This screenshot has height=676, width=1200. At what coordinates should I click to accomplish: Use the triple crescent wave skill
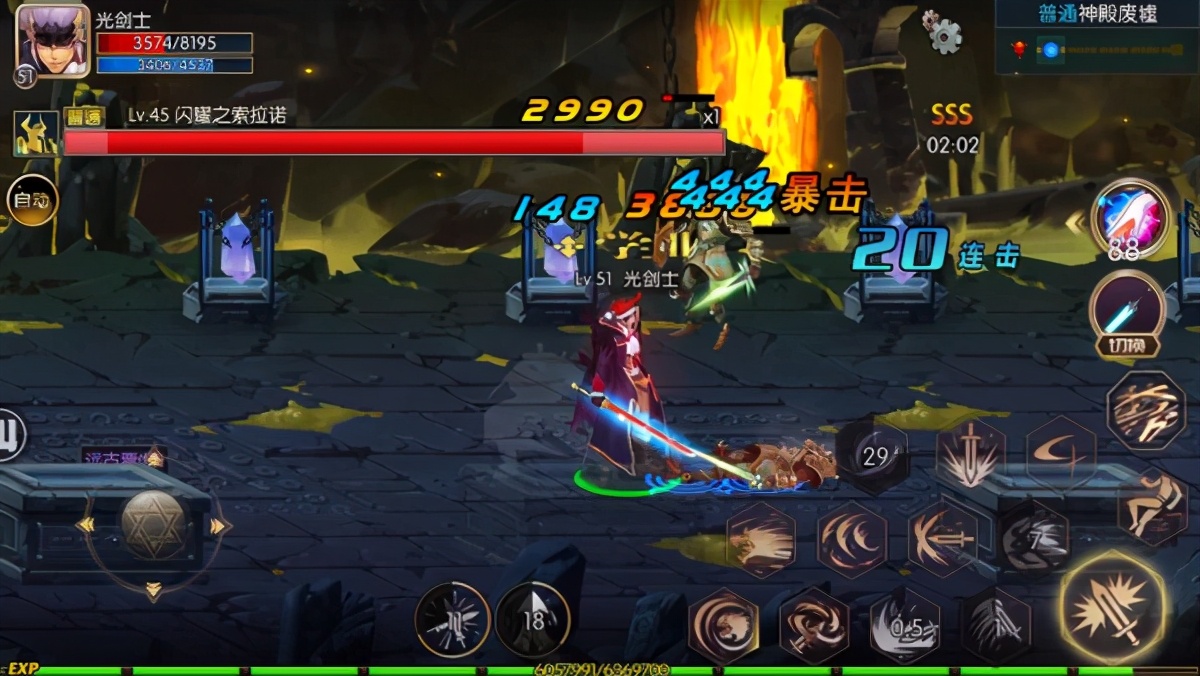852,539
